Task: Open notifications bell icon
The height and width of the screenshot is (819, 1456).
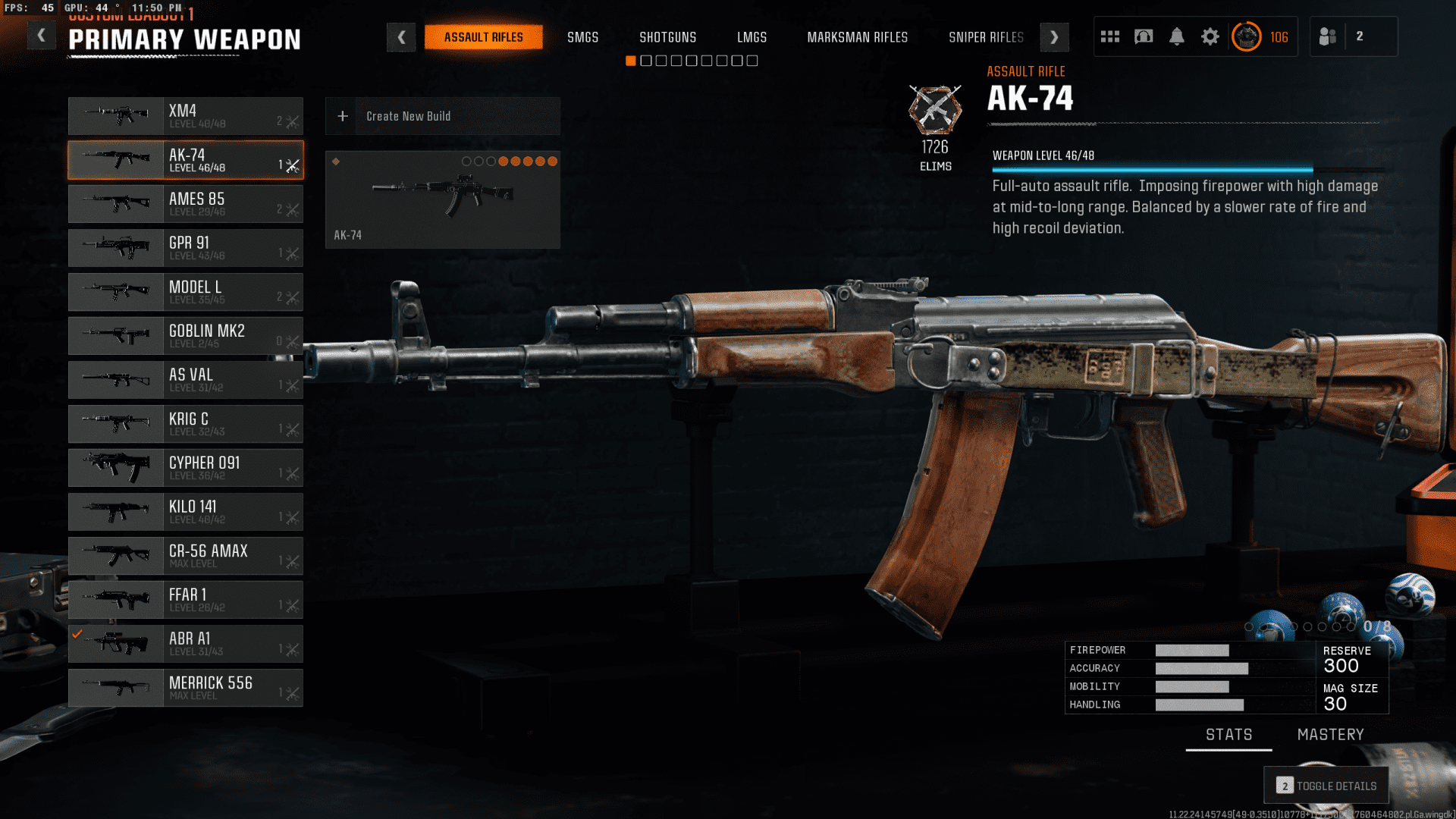Action: (x=1177, y=36)
